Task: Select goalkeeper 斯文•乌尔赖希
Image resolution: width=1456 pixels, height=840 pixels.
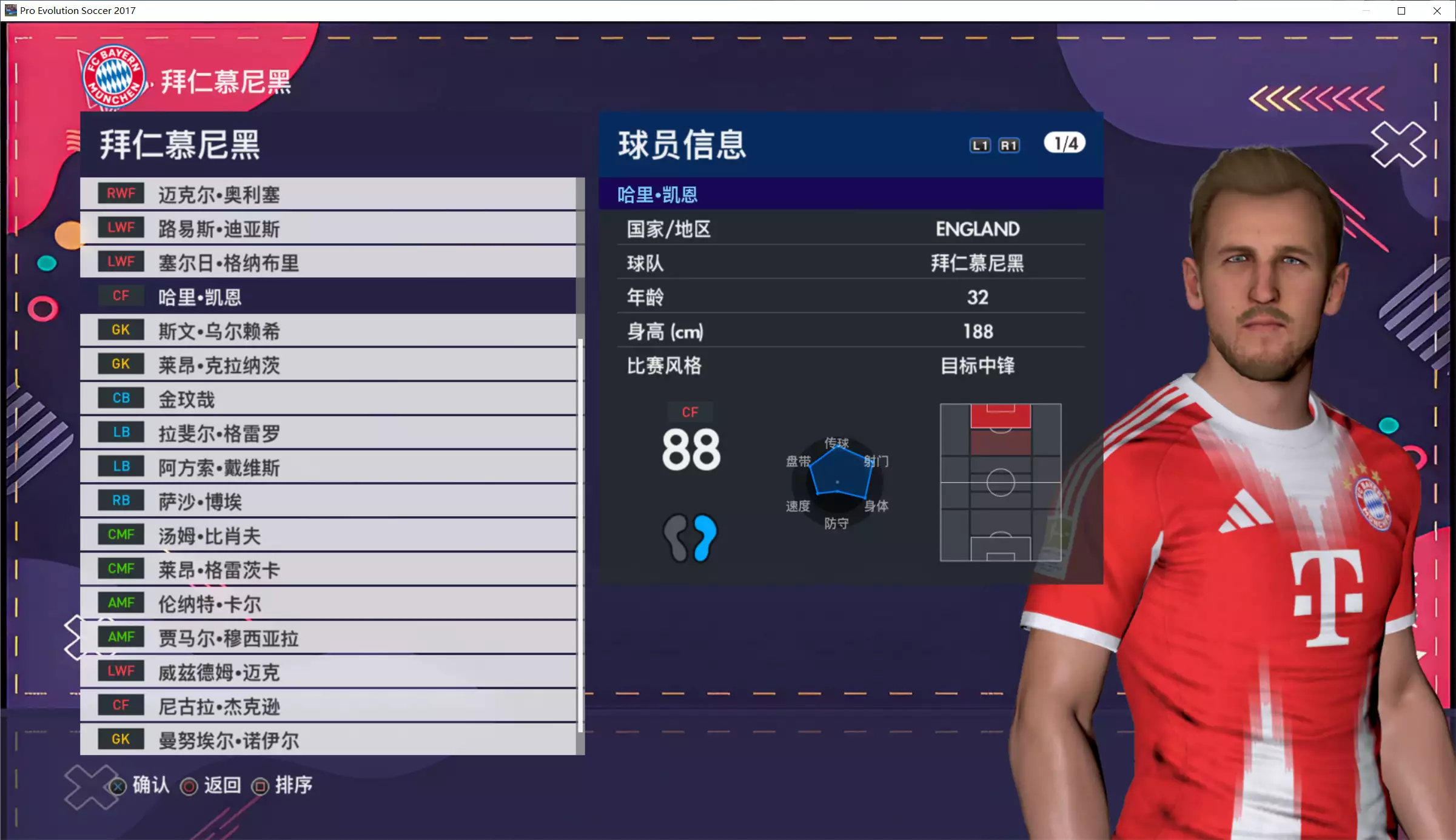Action: pos(327,331)
